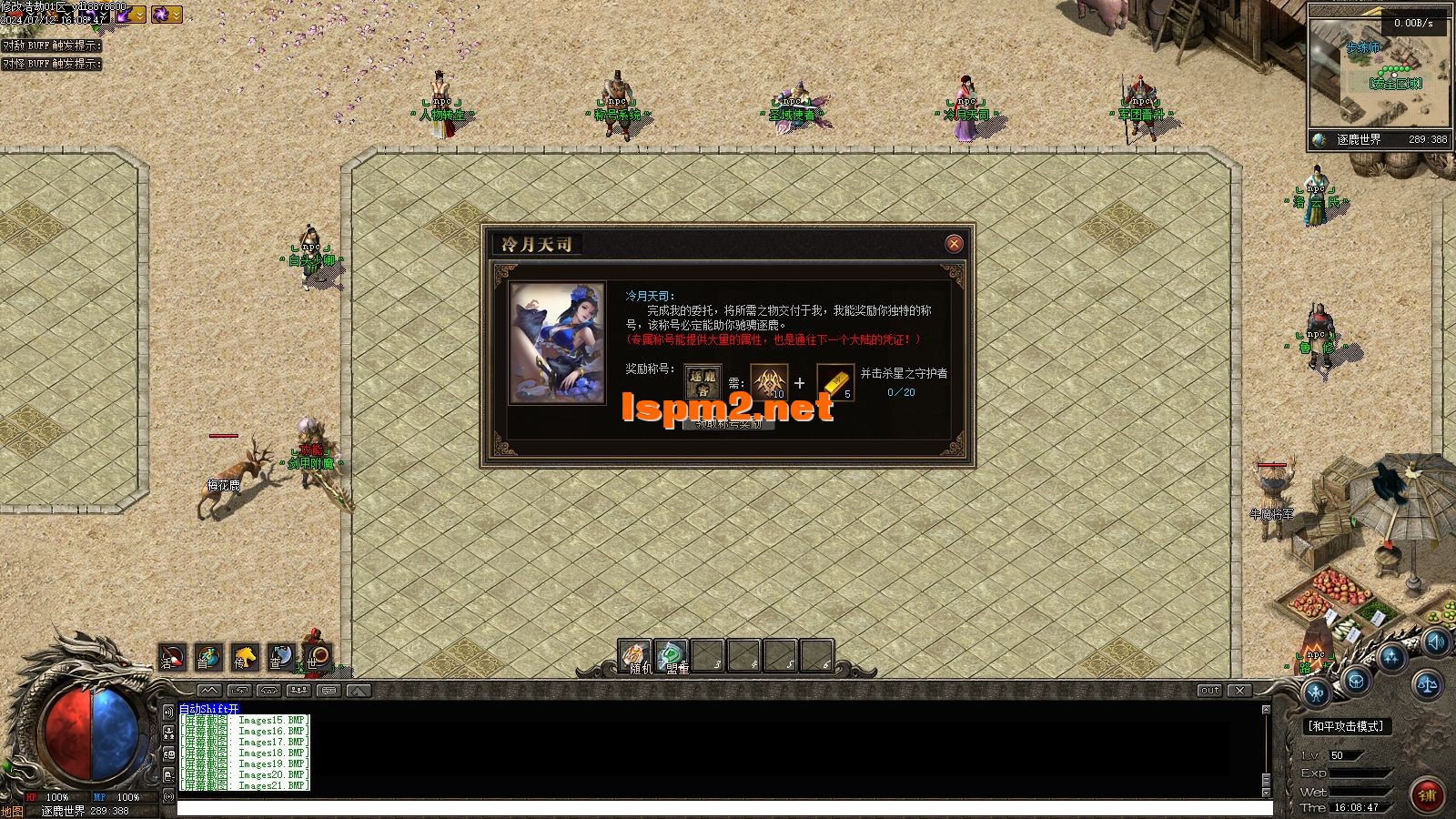Claim the title reward (领取称号奖励)
The image size is (1456, 819).
coord(728,424)
